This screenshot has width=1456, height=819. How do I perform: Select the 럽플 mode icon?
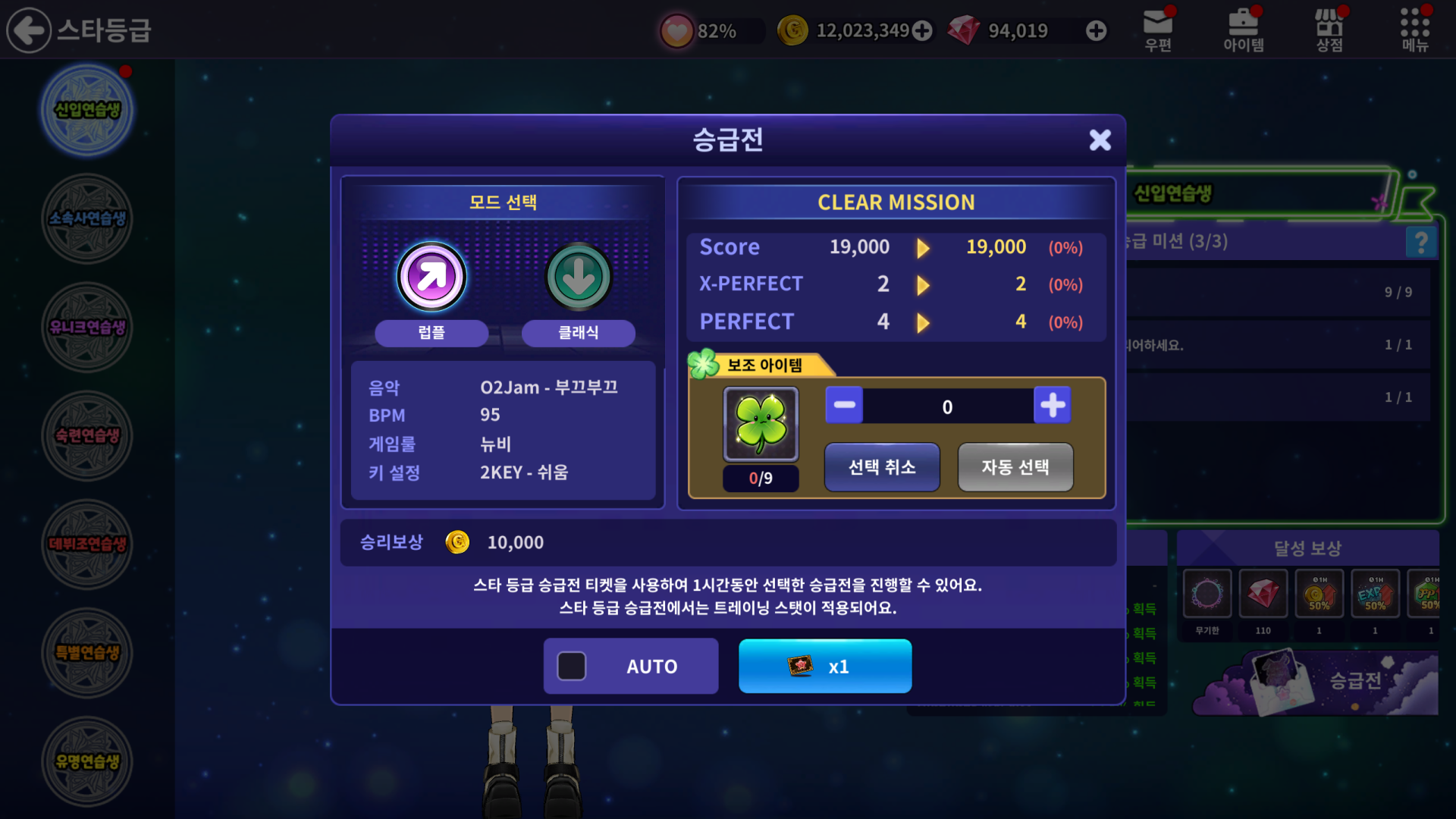431,277
